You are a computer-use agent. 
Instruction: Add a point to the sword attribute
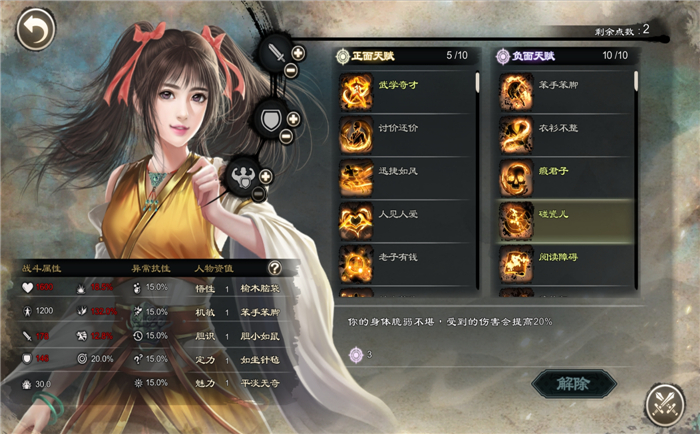297,52
